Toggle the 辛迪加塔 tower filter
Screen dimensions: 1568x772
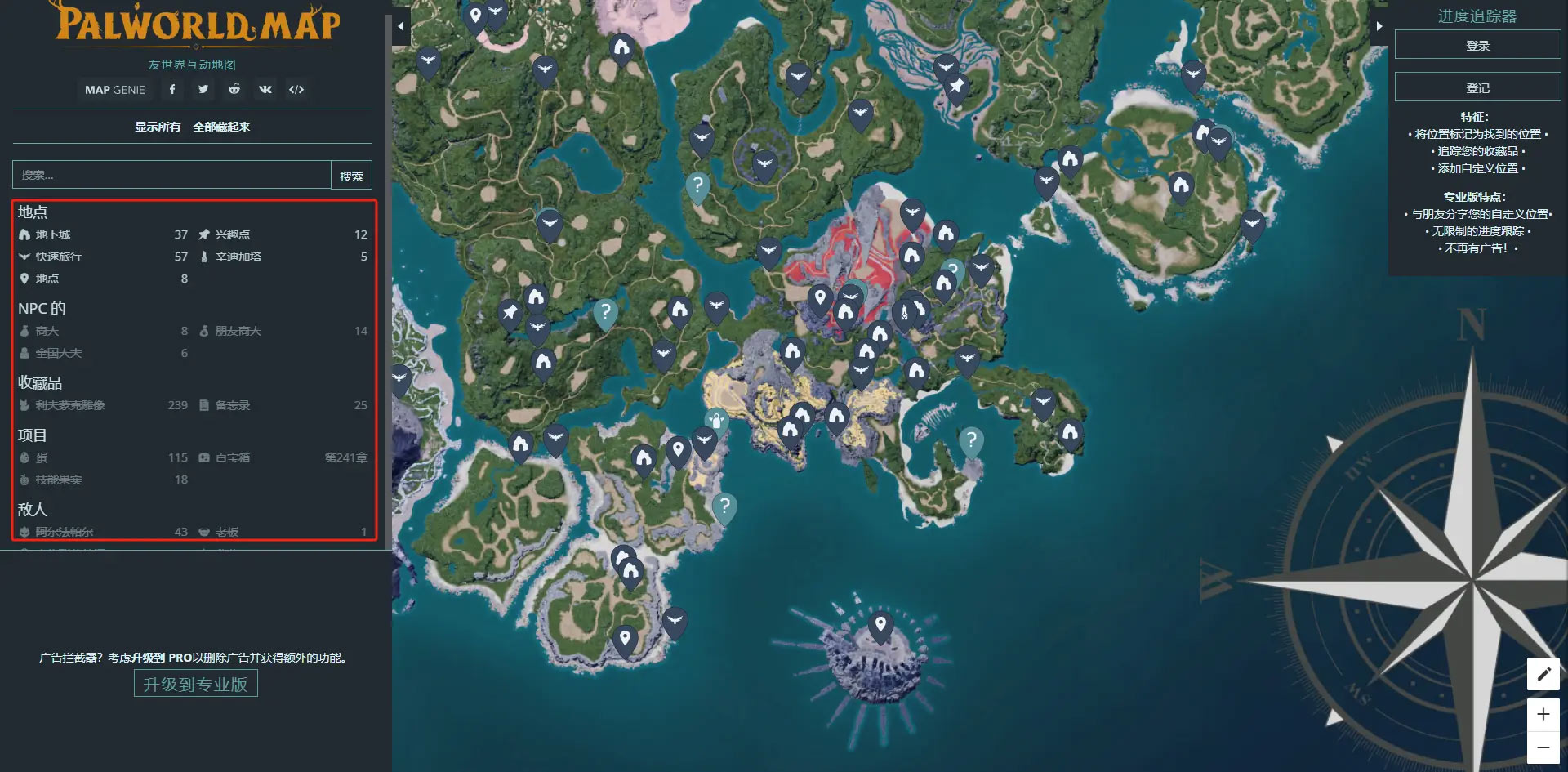tap(238, 257)
